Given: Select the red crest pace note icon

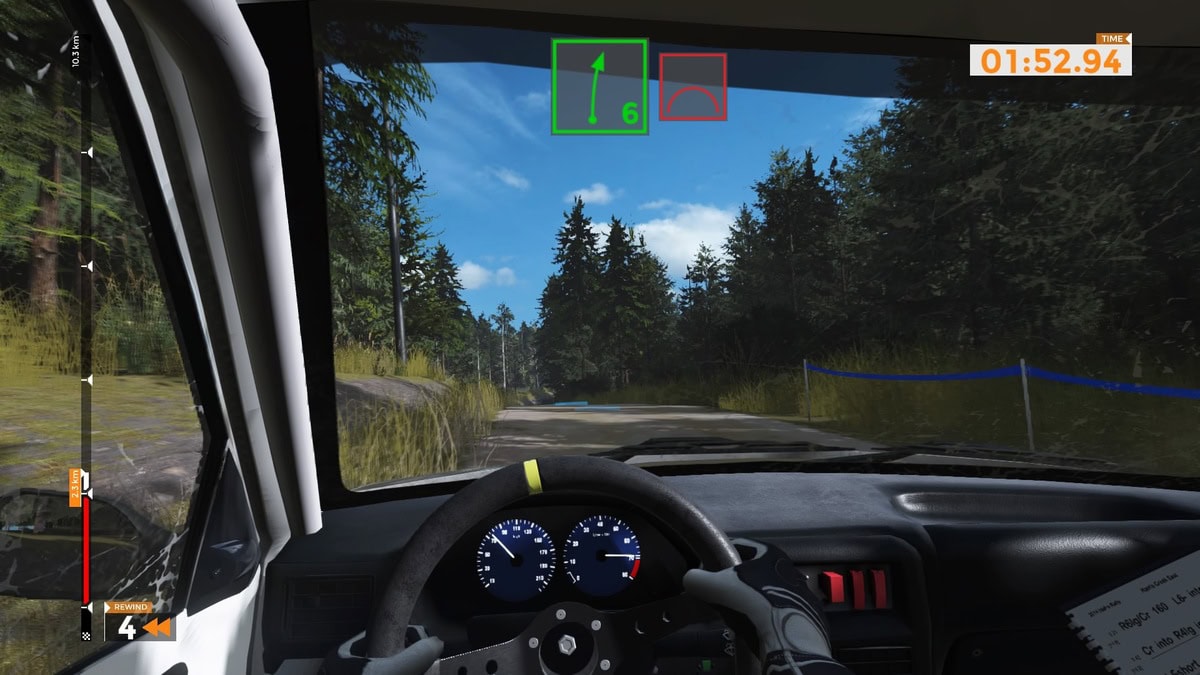Looking at the screenshot, I should [692, 87].
